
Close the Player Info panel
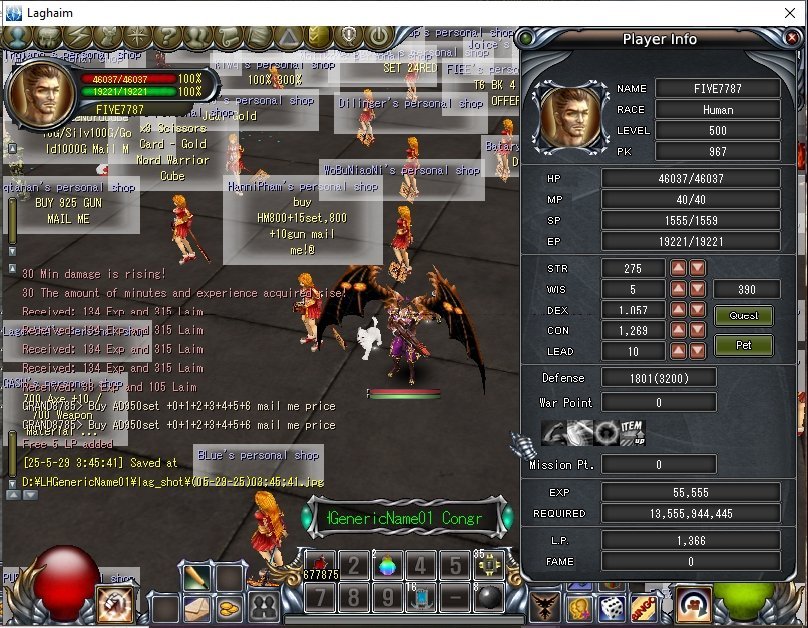792,39
